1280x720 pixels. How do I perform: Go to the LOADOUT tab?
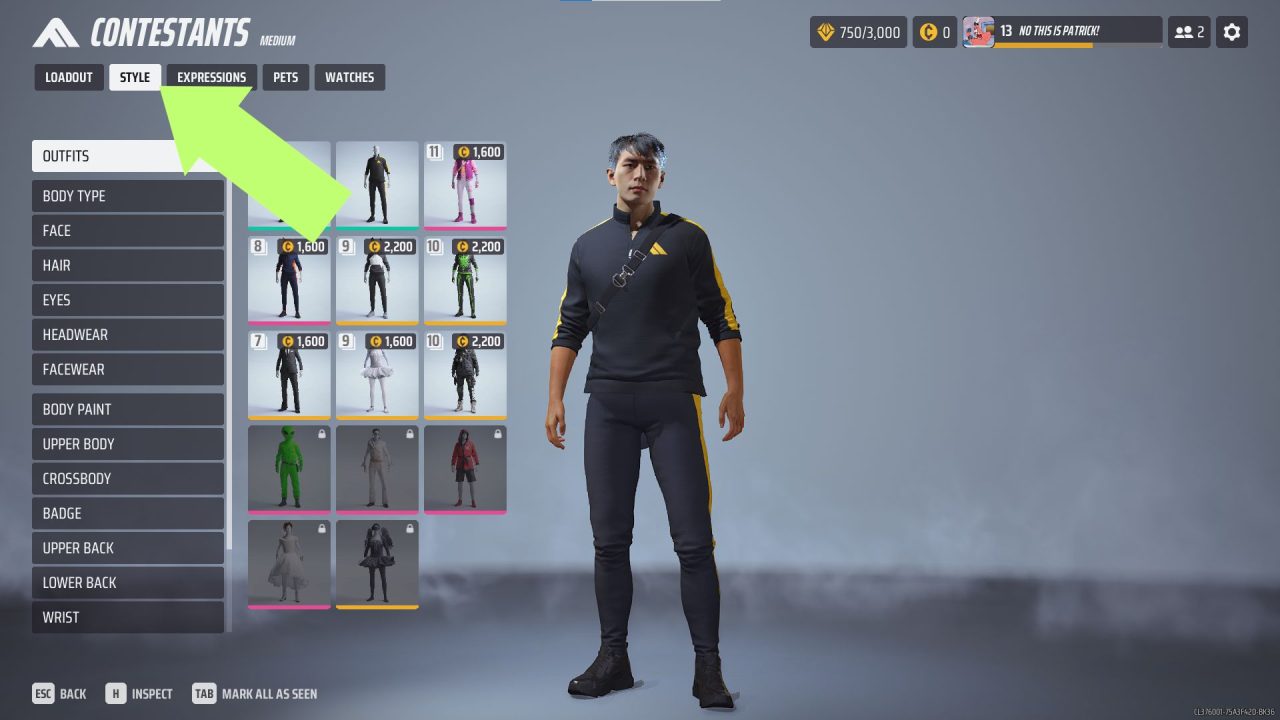point(68,77)
